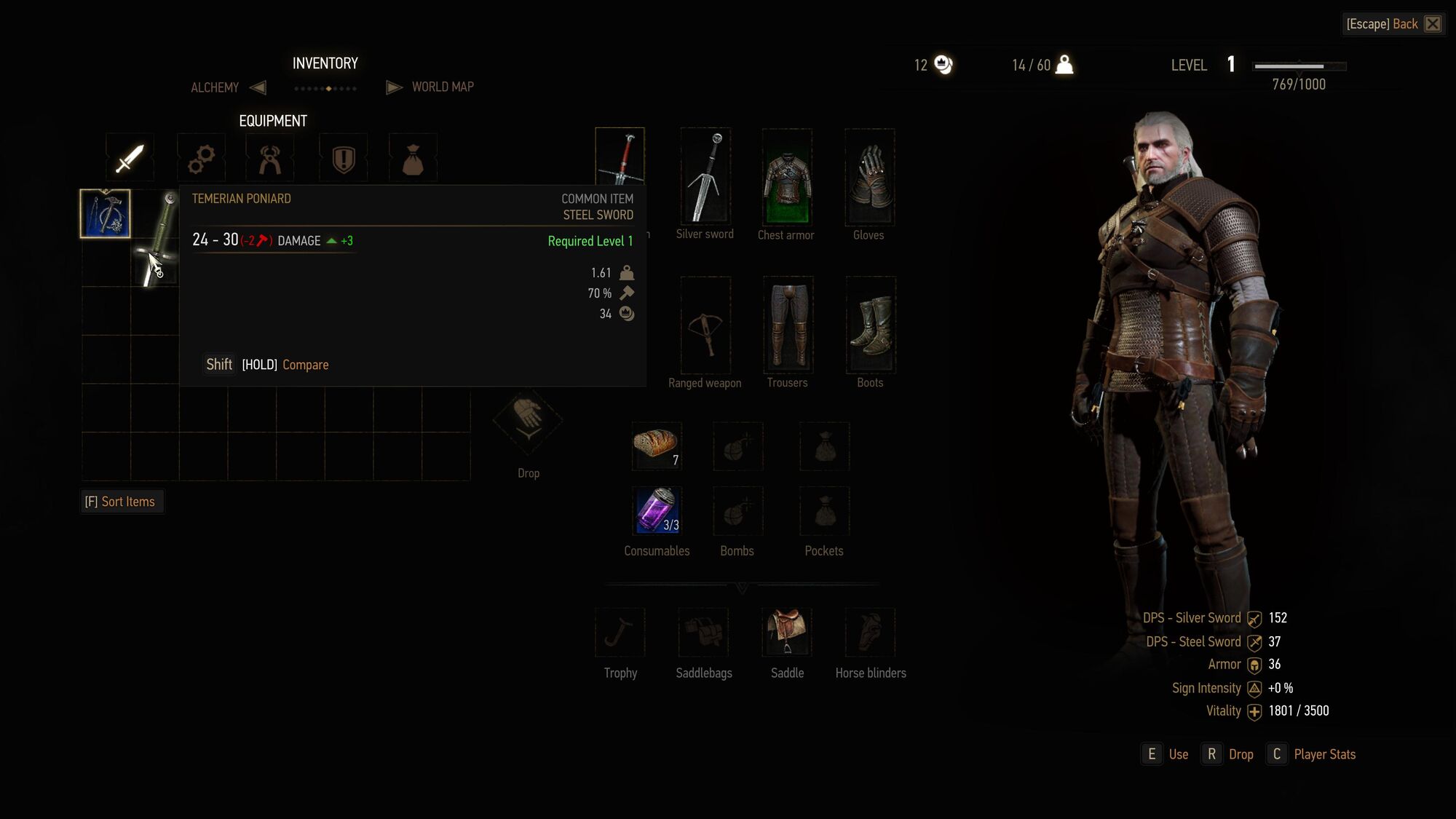Screen dimensions: 1456x819
Task: Close inventory with the Escape Back button
Action: point(1392,24)
